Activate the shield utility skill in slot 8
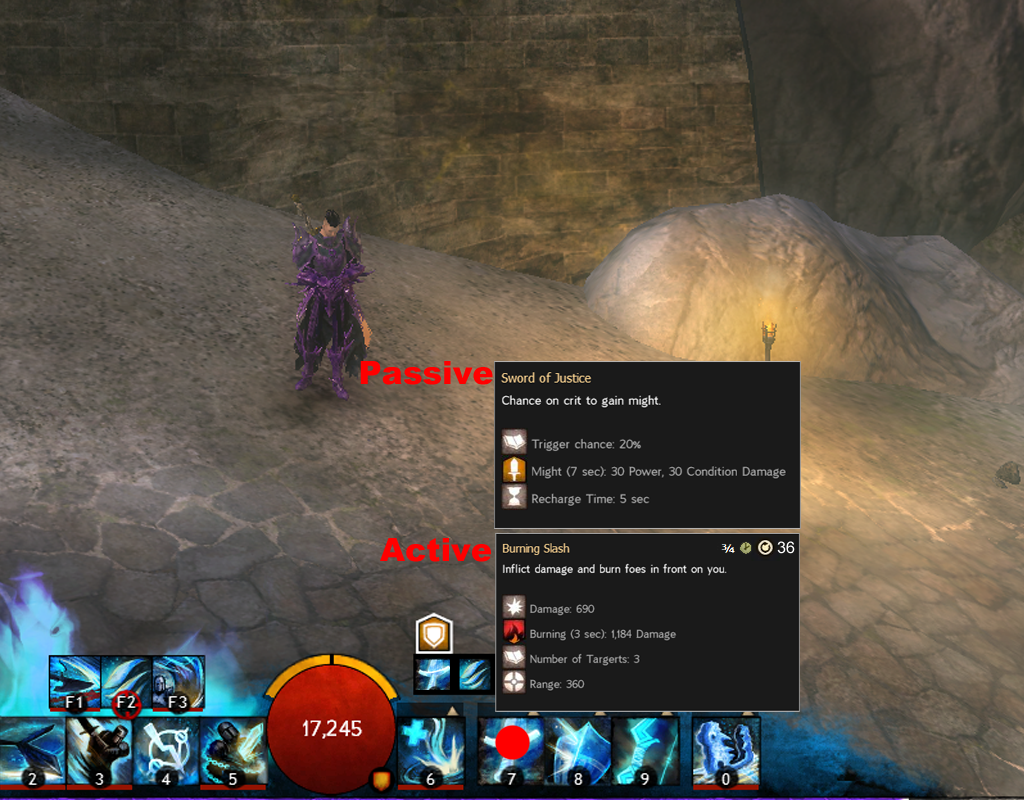Screen dimensions: 1024x800 (x=578, y=751)
